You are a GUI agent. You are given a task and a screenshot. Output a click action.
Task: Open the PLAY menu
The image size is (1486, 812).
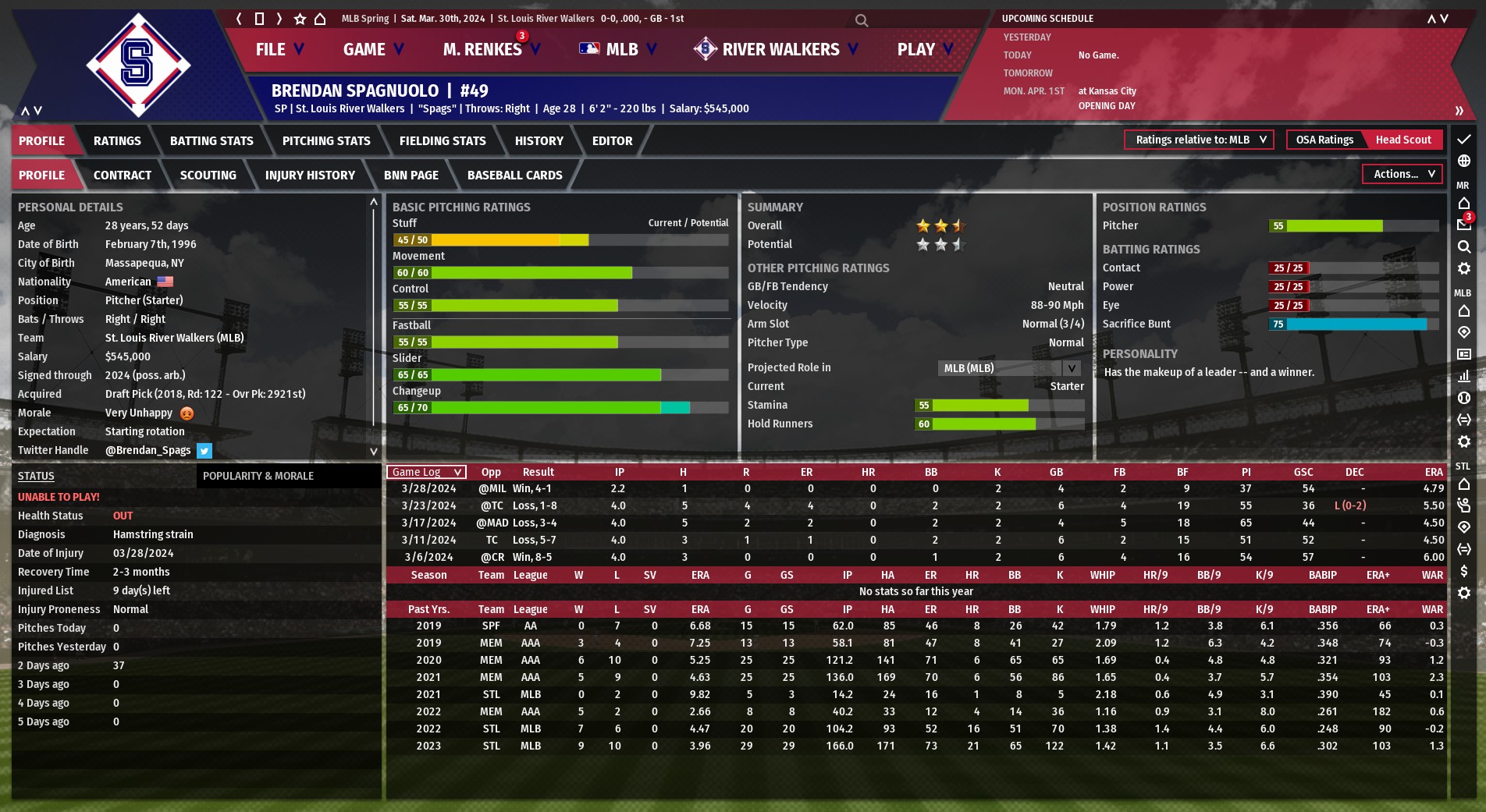[x=924, y=49]
